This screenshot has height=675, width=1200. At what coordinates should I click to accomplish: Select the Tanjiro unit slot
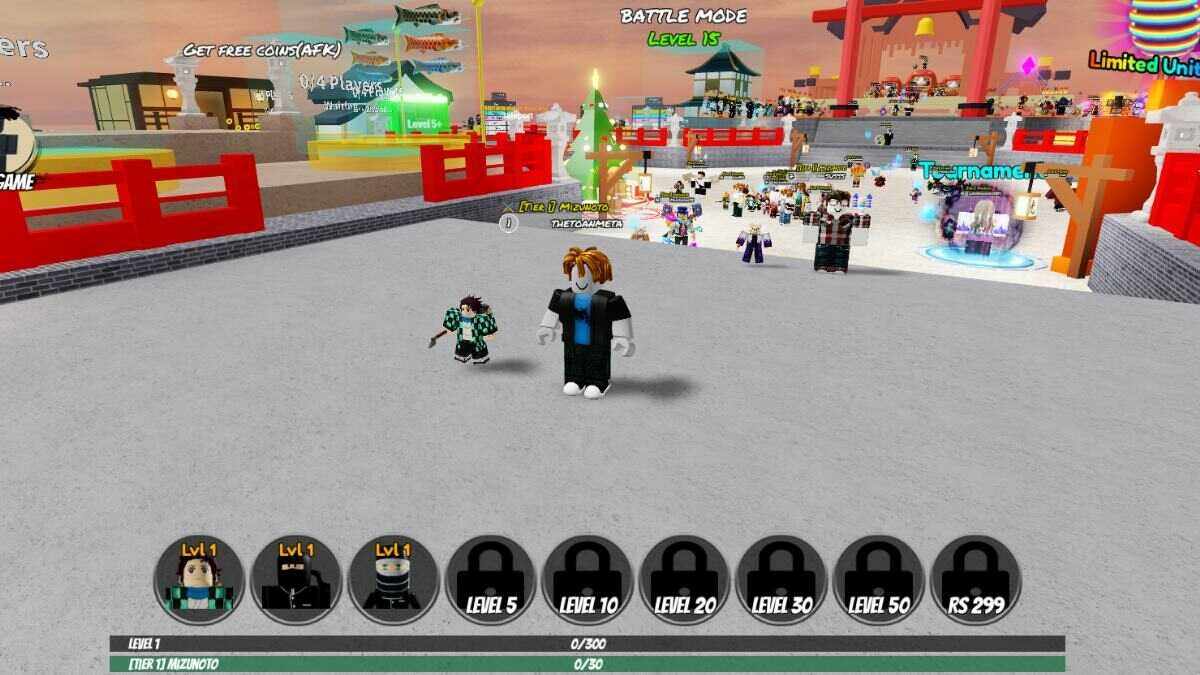coord(199,580)
